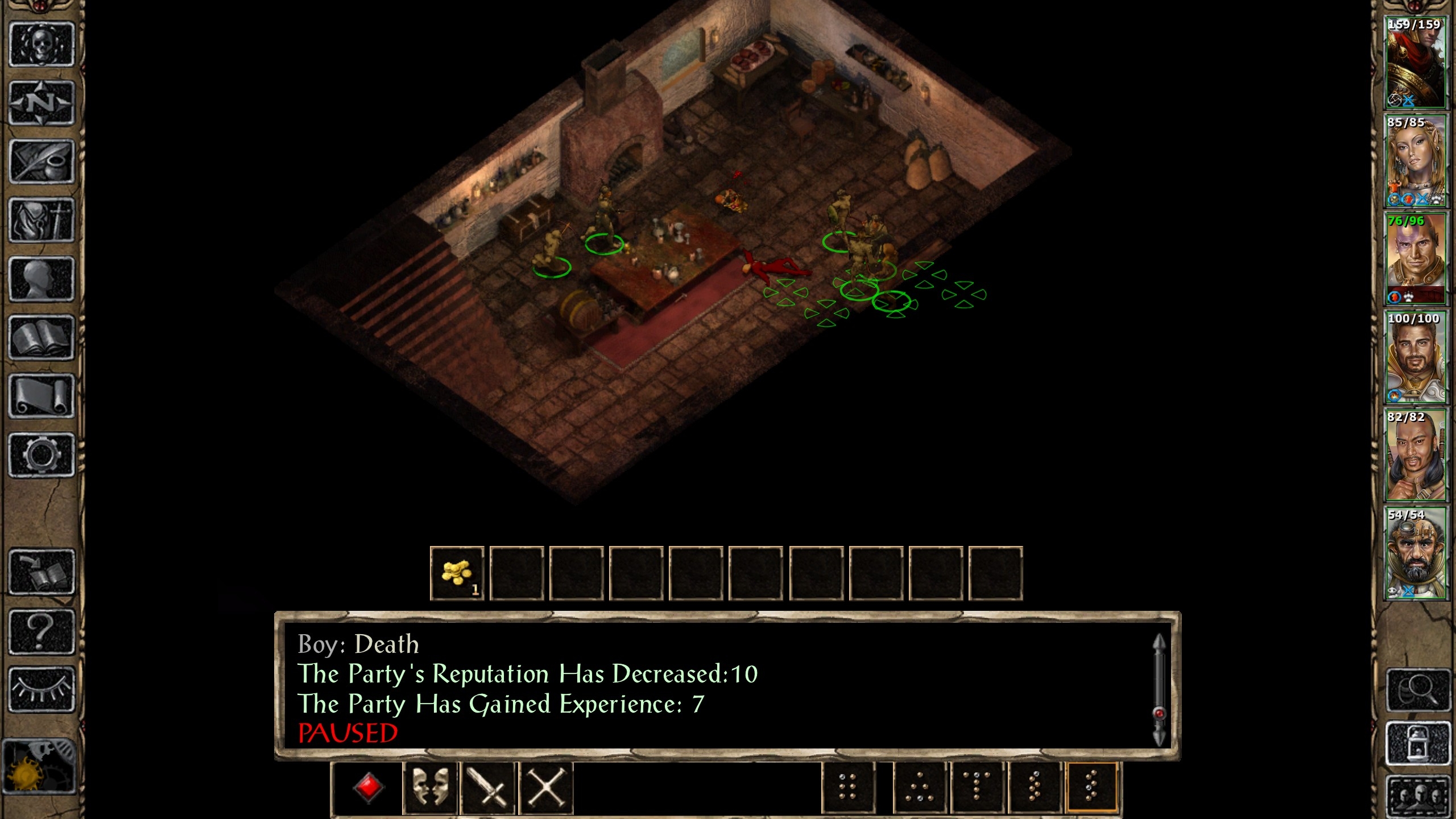Open the journal via quill and inkwell icon
1456x819 pixels.
tap(42, 162)
